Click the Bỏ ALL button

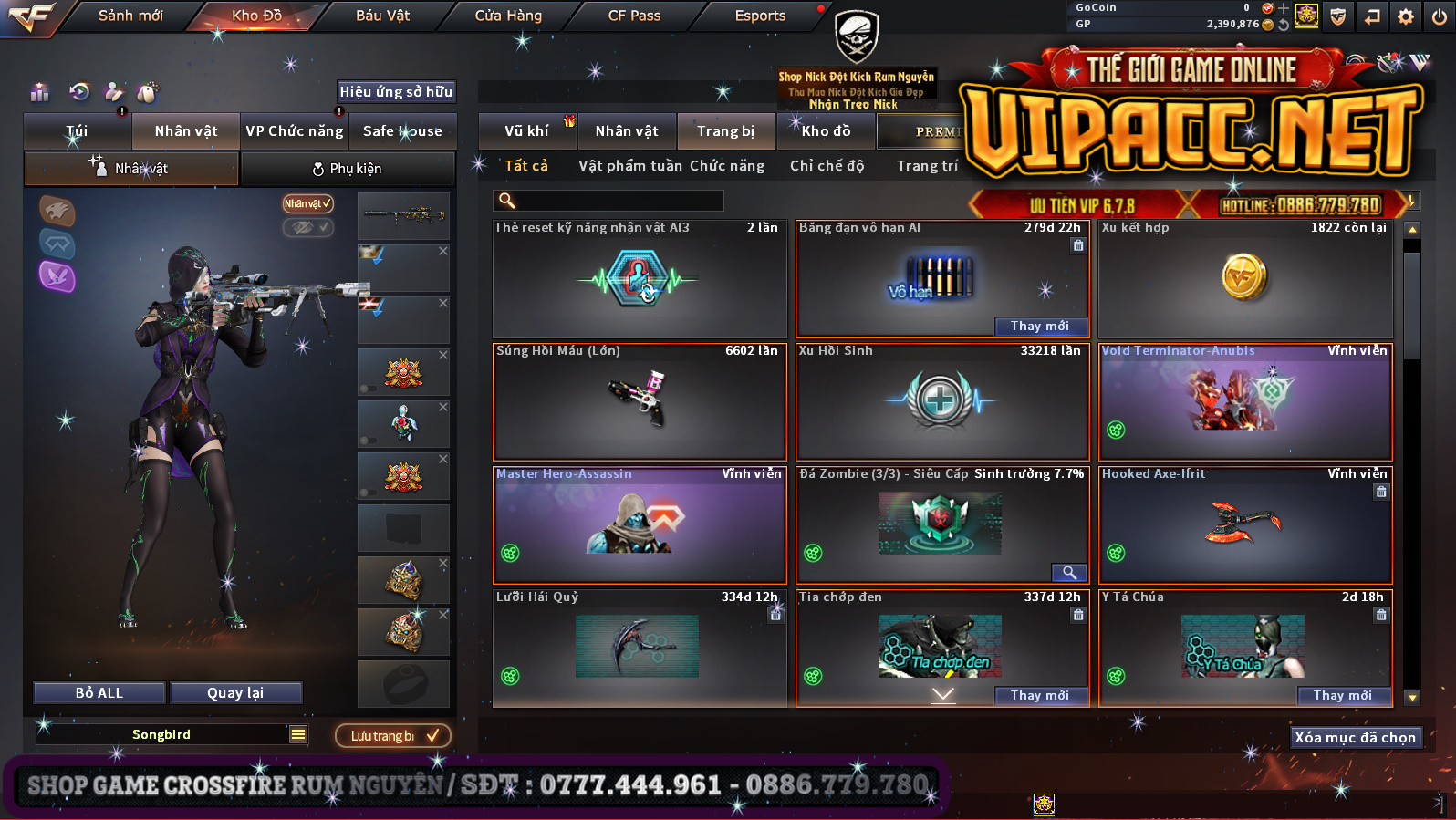99,693
